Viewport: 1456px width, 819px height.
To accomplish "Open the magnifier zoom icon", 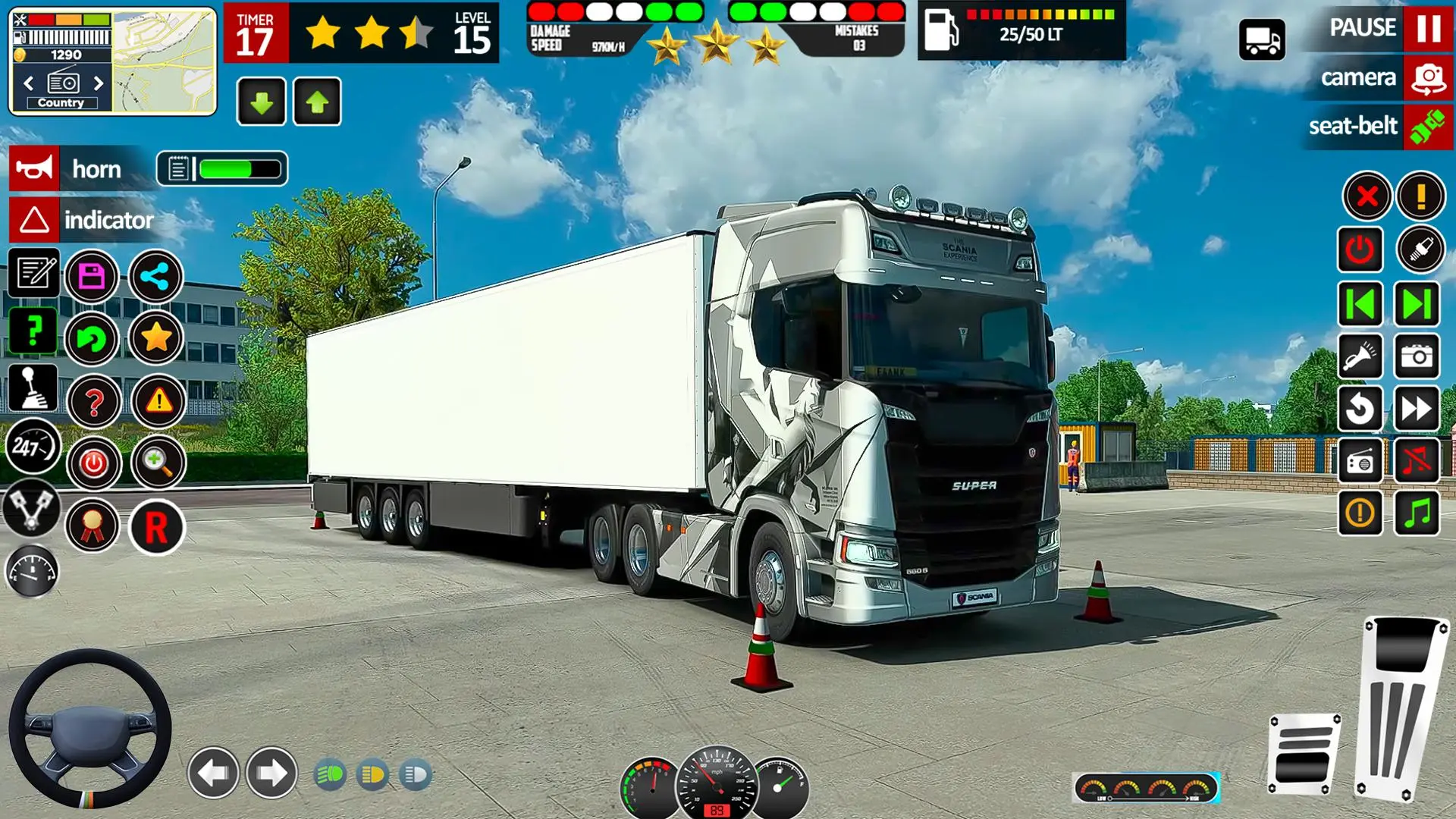I will pos(158,462).
